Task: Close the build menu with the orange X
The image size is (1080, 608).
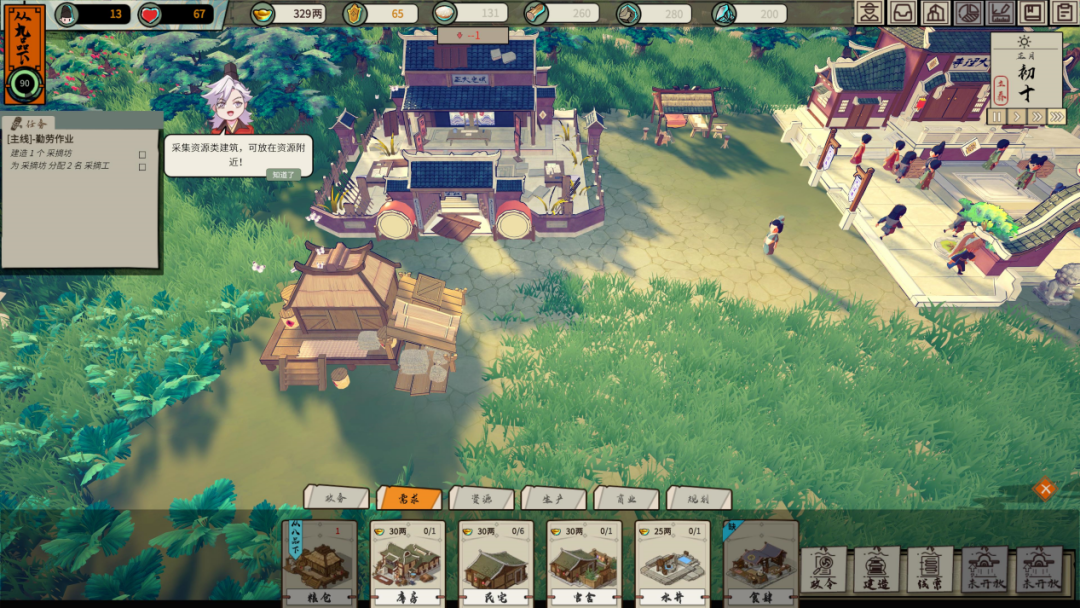Action: point(1045,488)
